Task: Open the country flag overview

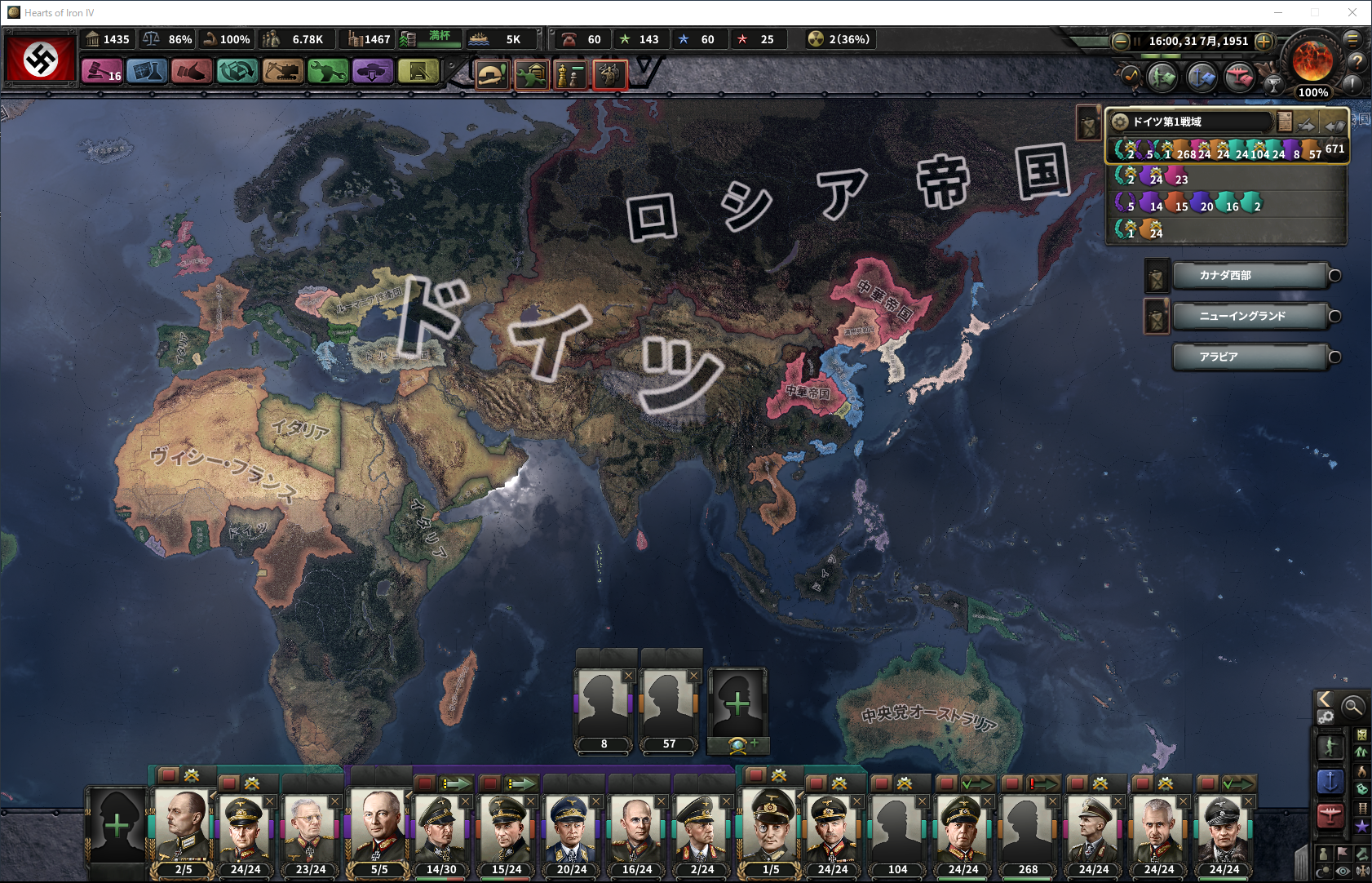Action: point(41,58)
